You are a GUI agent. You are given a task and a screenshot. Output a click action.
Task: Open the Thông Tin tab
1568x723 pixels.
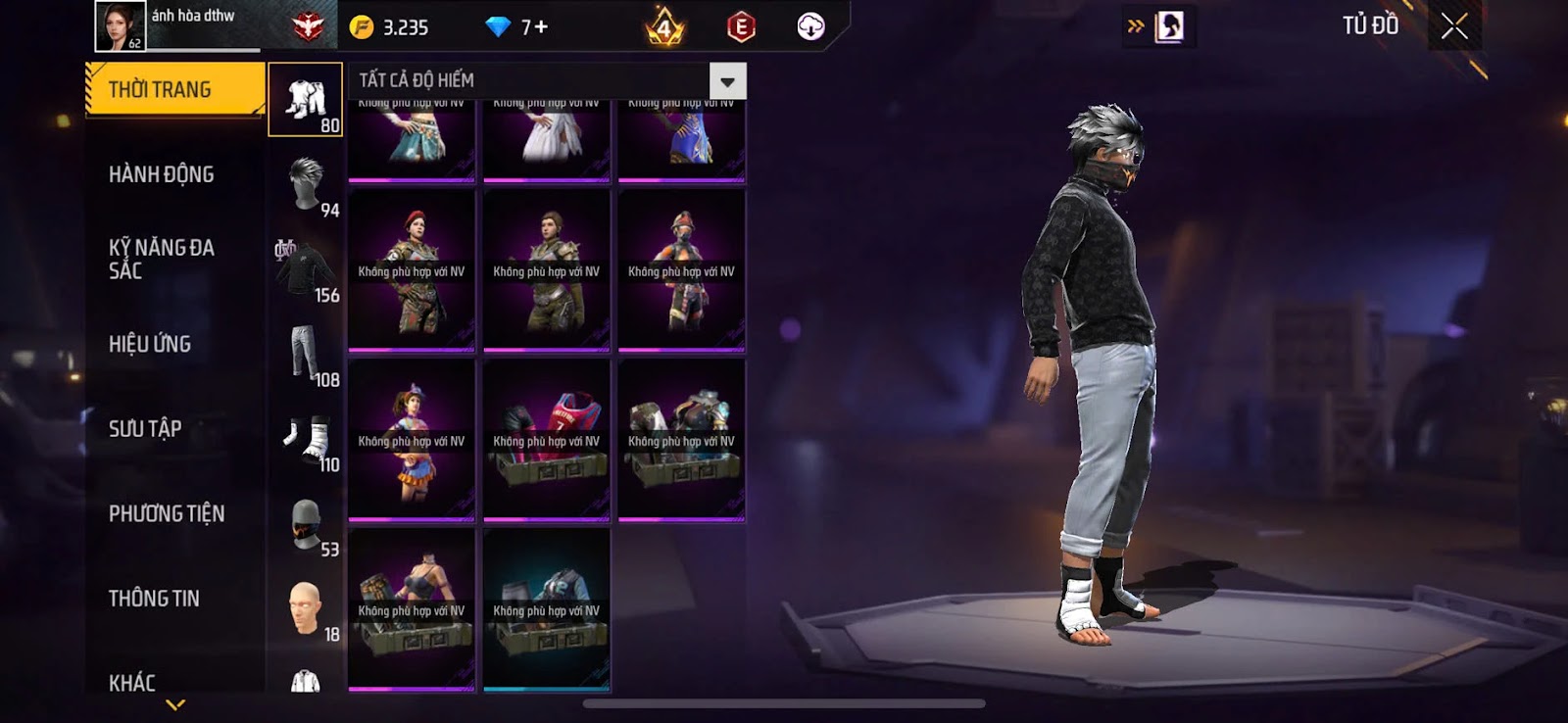(154, 599)
